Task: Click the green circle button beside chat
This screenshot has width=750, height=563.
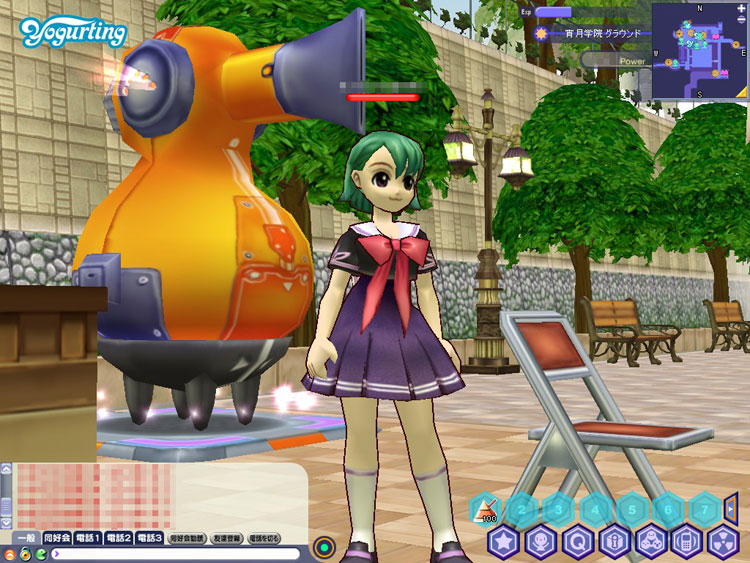Action: click(323, 548)
